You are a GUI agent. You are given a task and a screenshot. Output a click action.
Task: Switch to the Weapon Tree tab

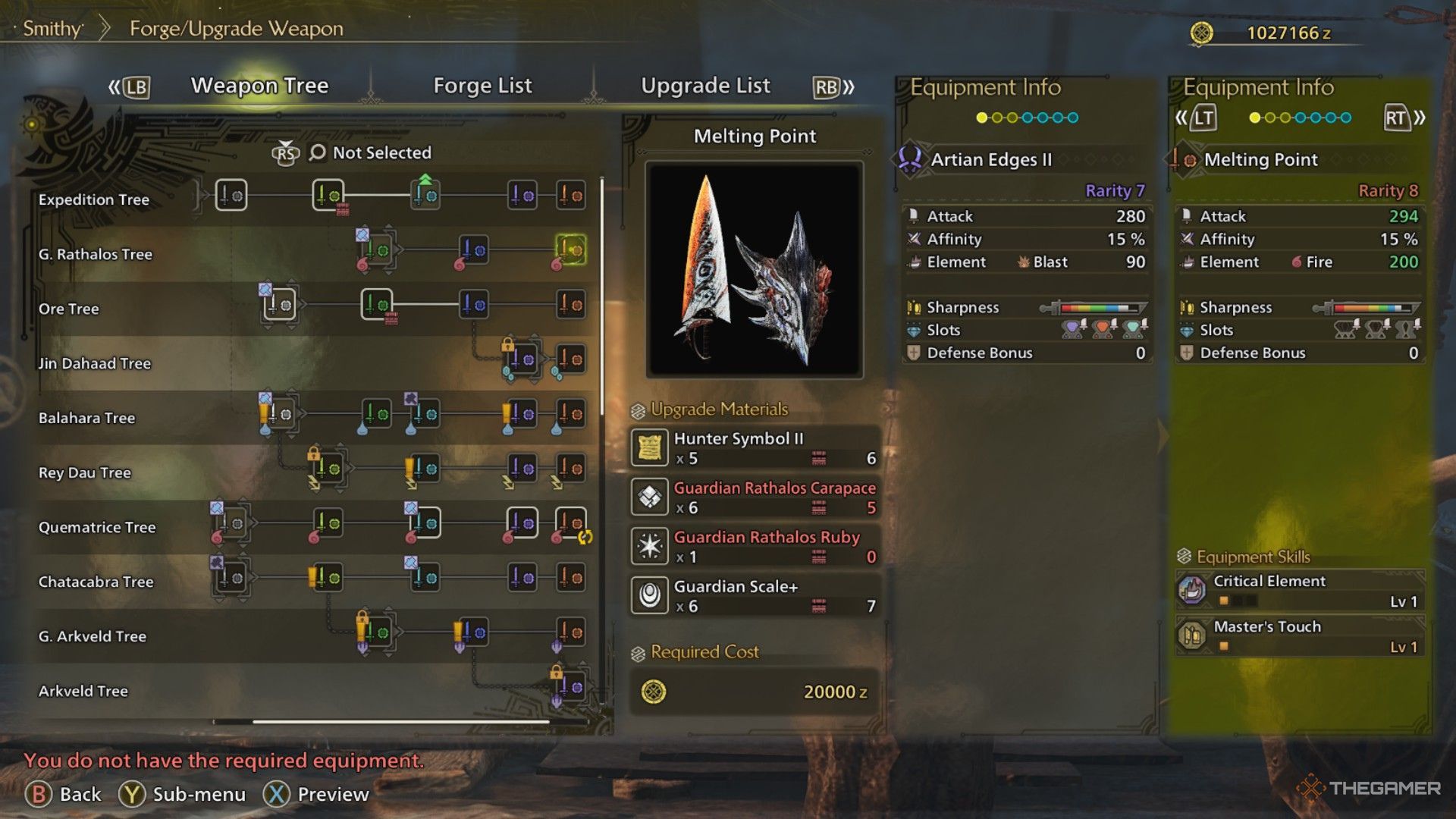(259, 86)
